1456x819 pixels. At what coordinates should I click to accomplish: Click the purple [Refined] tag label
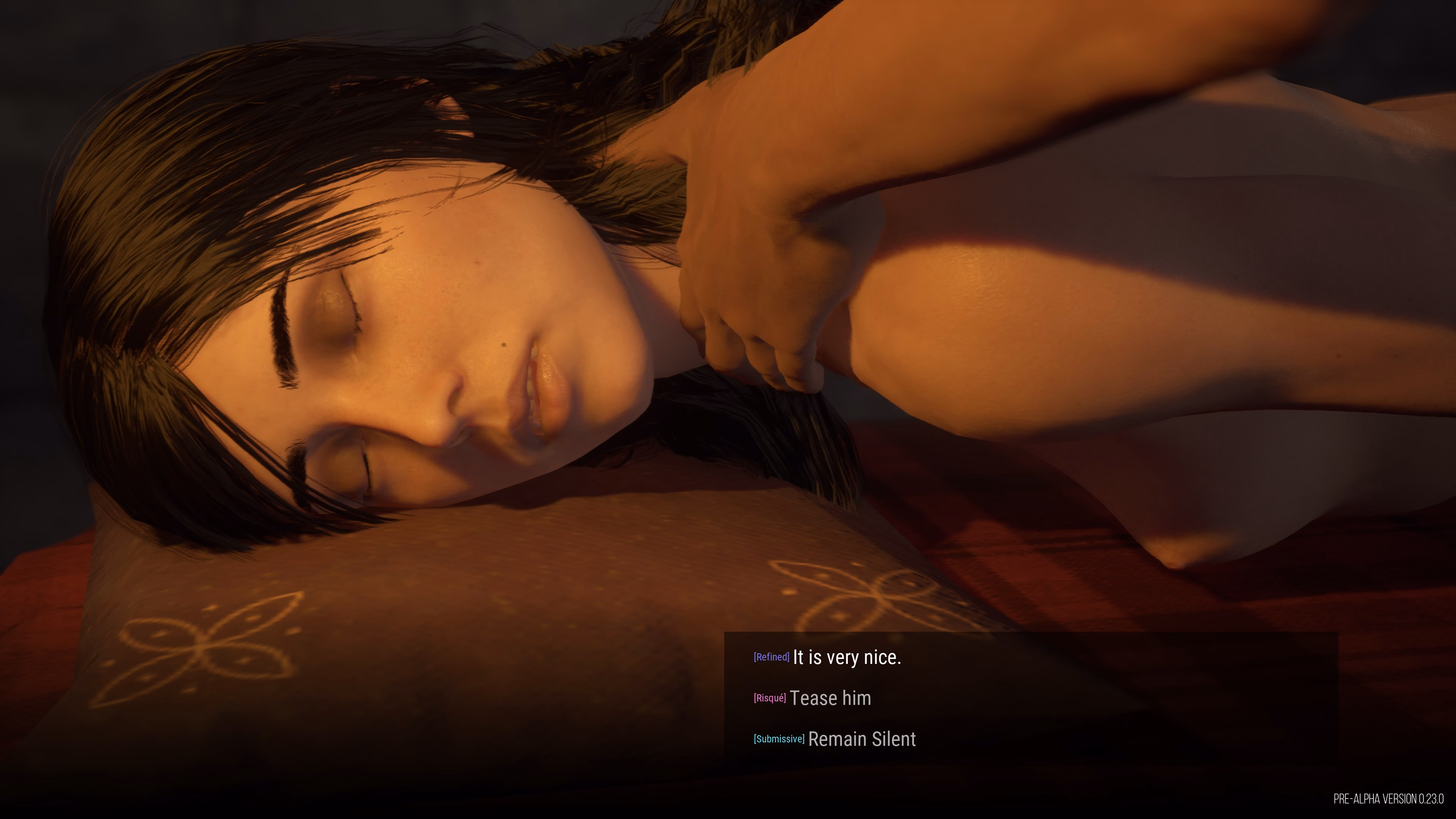coord(771,657)
